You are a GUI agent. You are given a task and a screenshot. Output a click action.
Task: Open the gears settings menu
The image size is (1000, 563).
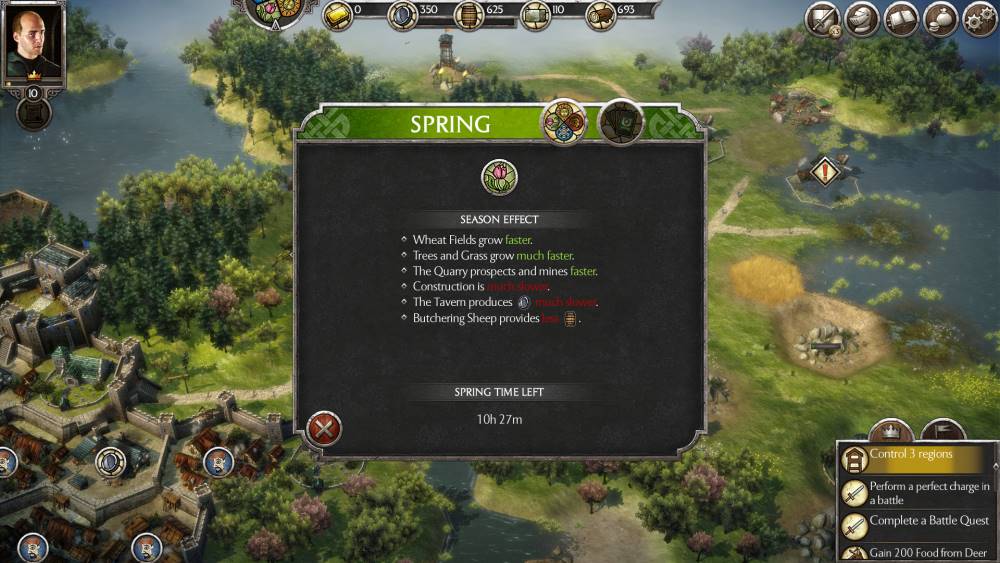pyautogui.click(x=979, y=18)
